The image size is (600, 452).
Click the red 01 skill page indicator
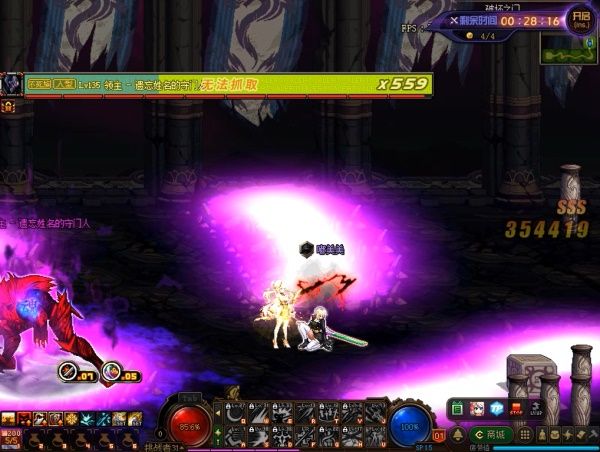(x=439, y=436)
